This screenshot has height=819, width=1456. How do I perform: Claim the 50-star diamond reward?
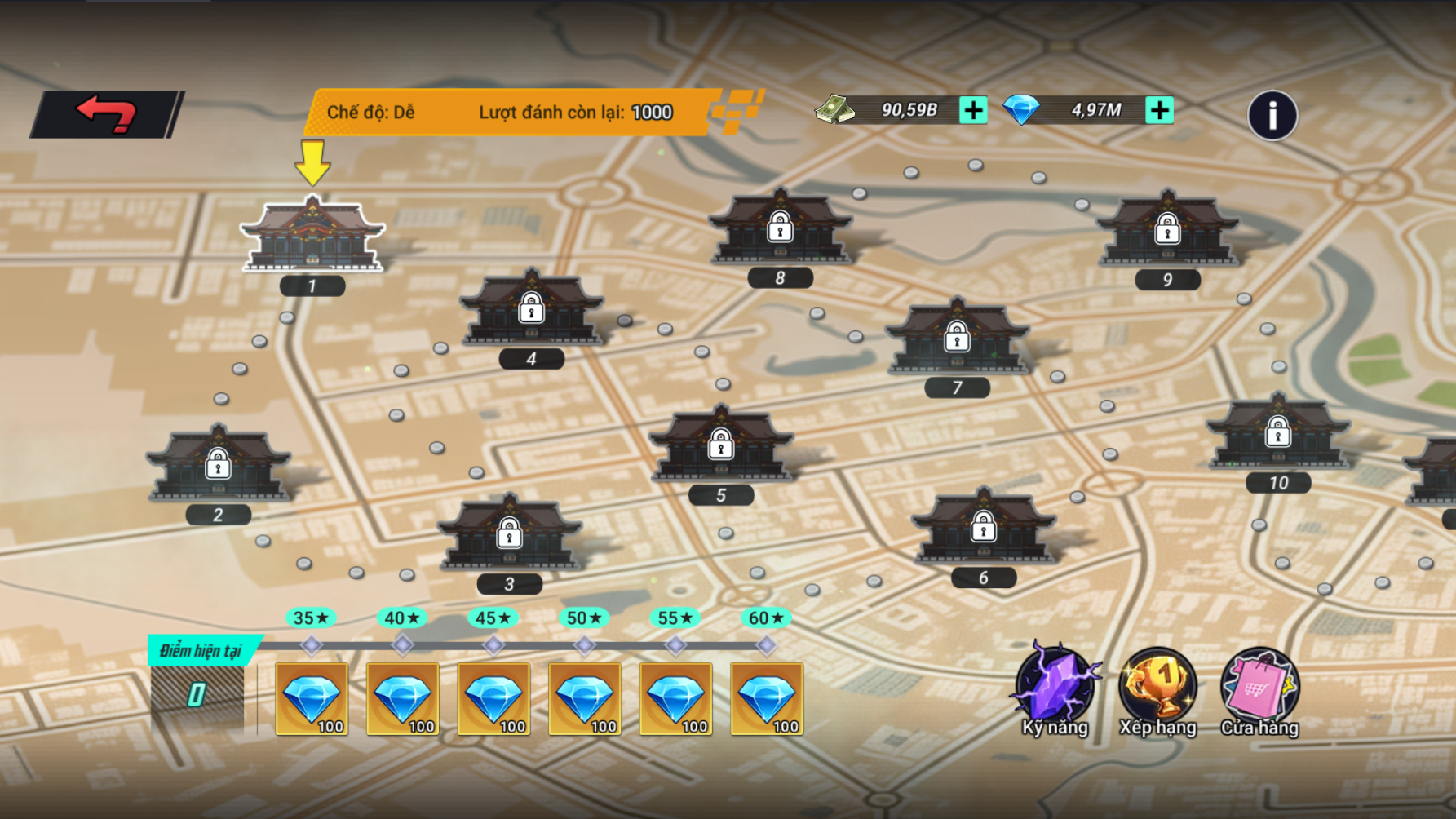pos(585,699)
